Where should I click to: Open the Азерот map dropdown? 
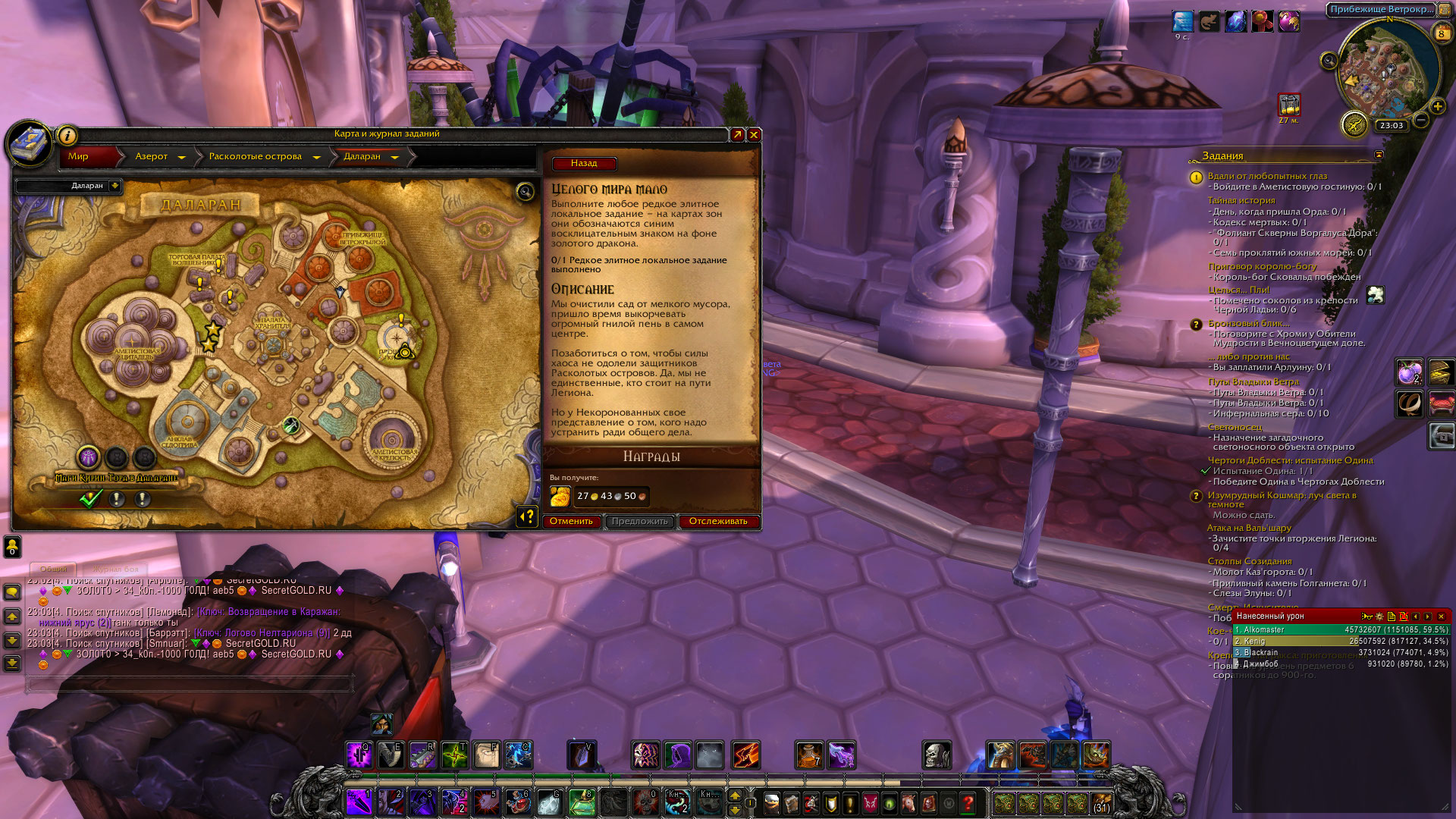(181, 157)
